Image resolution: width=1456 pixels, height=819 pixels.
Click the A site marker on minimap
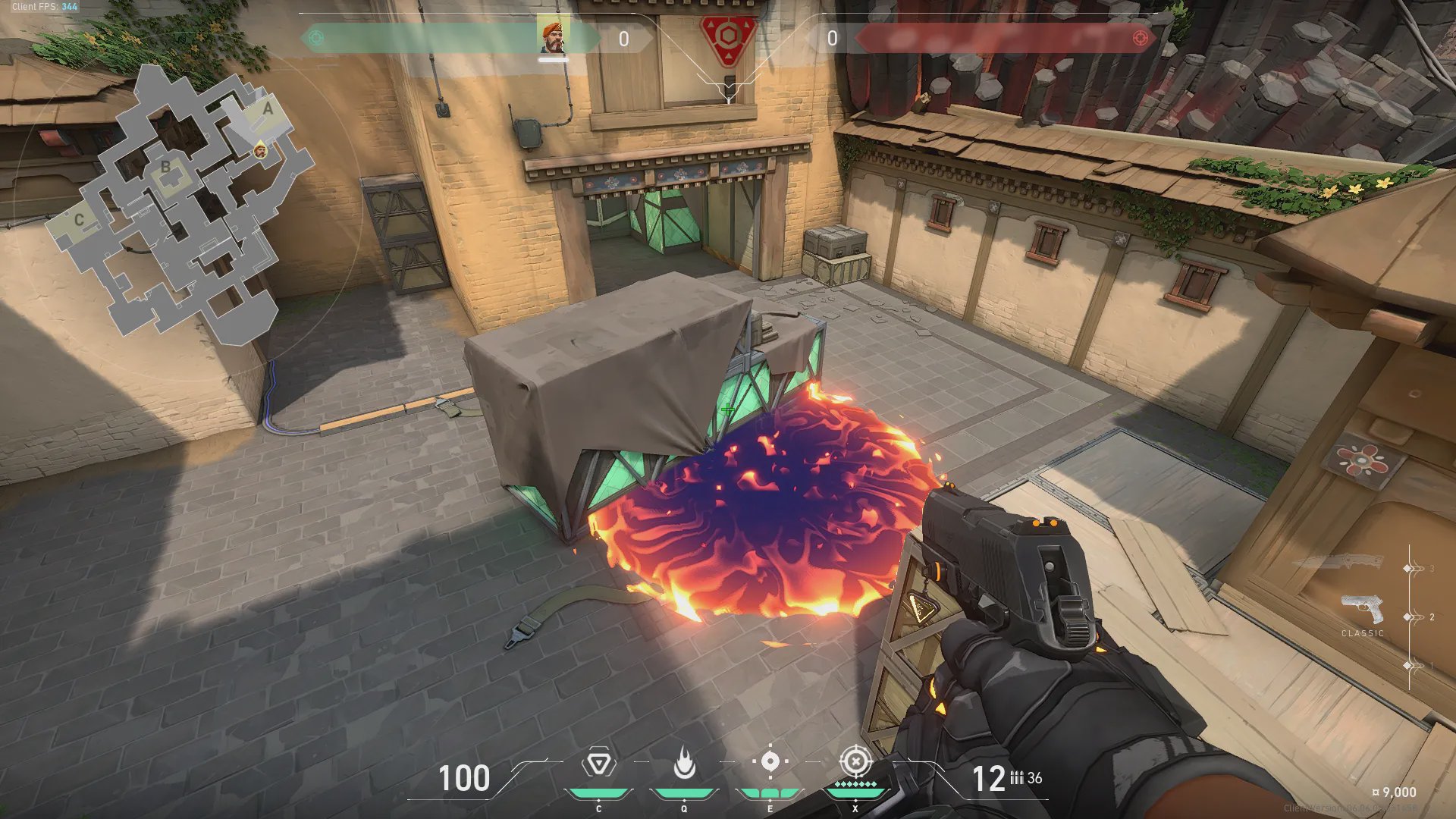click(267, 109)
